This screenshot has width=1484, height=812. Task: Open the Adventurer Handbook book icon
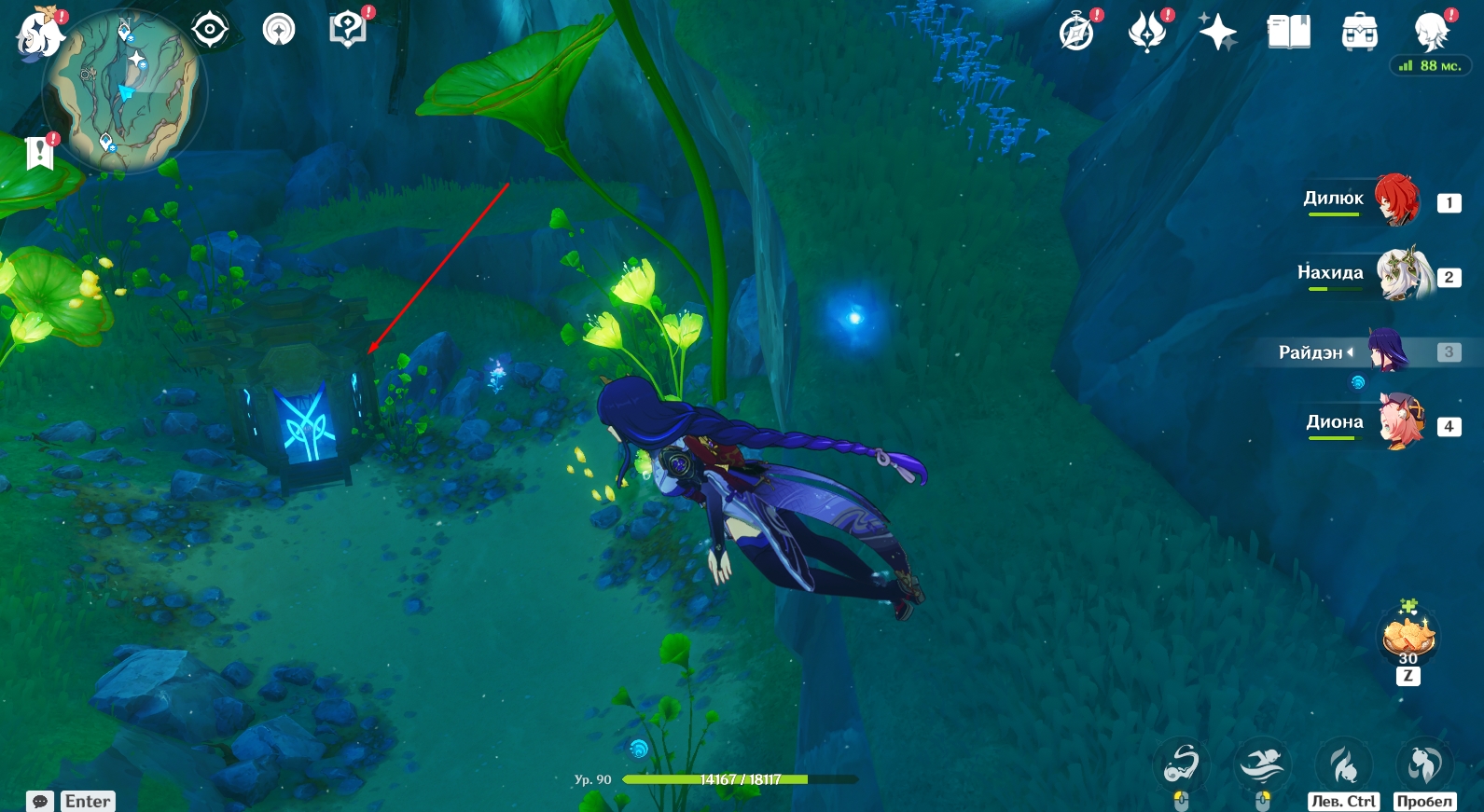click(x=1288, y=34)
